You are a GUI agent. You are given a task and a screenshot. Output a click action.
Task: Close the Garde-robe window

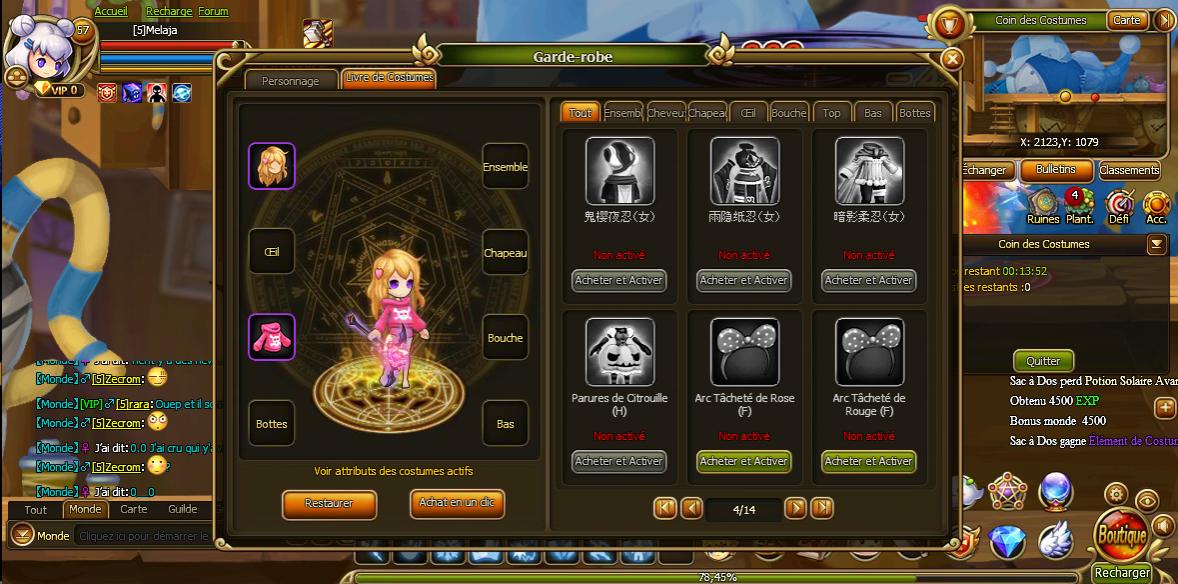pos(952,59)
